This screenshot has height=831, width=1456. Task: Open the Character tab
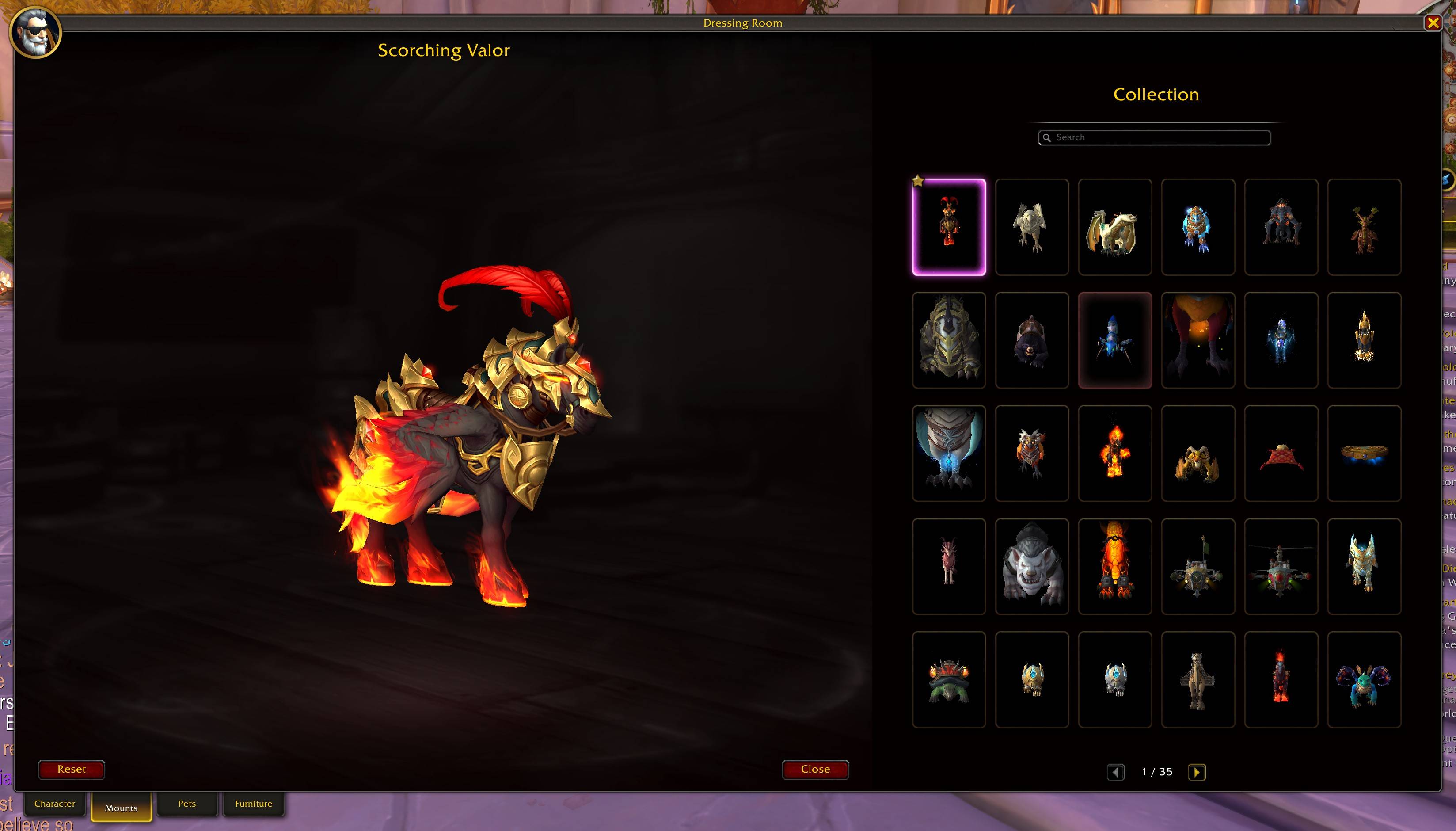[54, 803]
